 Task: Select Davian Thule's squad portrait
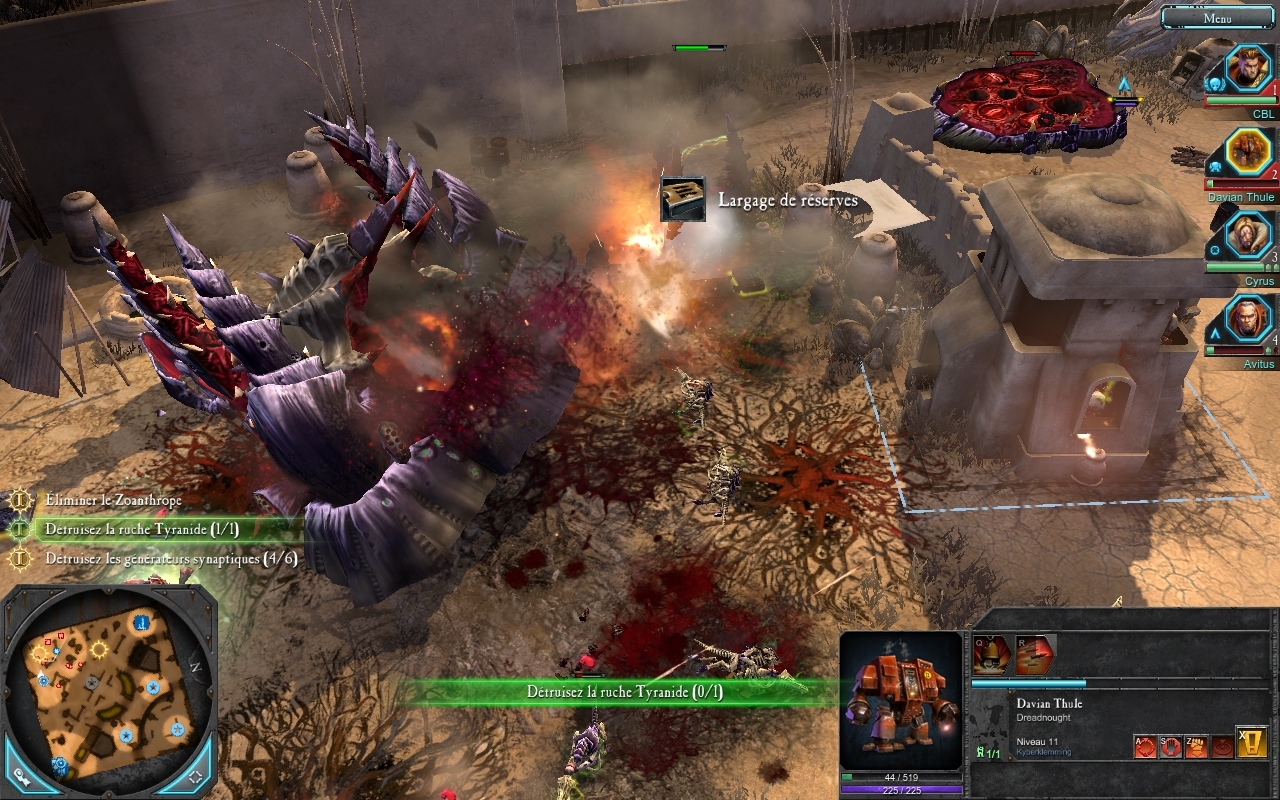1248,152
